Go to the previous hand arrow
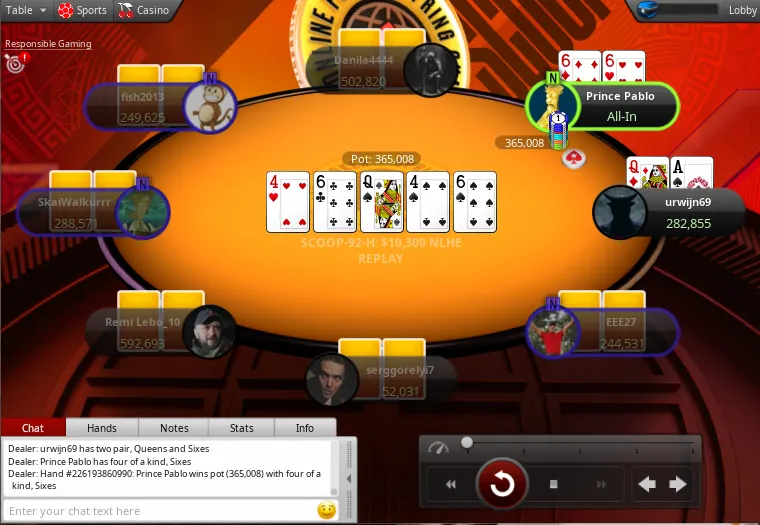 648,485
